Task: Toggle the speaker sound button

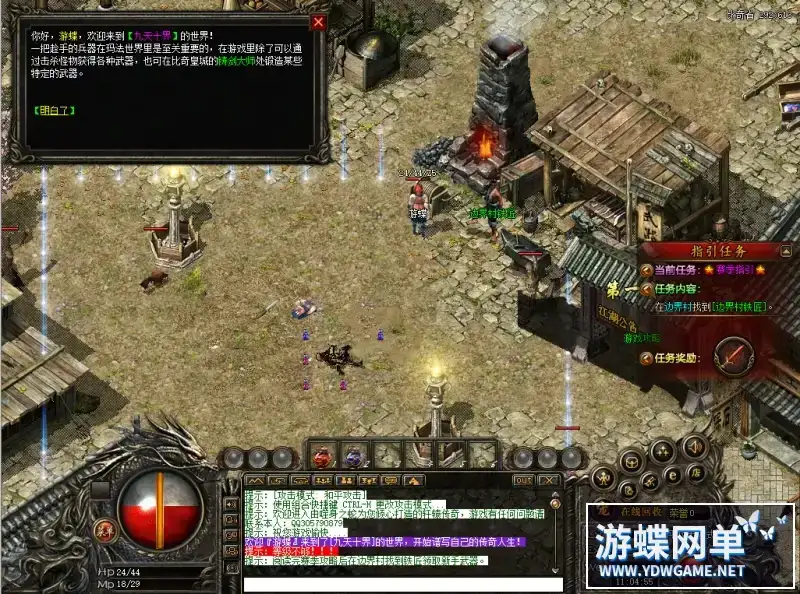Action: (x=696, y=446)
